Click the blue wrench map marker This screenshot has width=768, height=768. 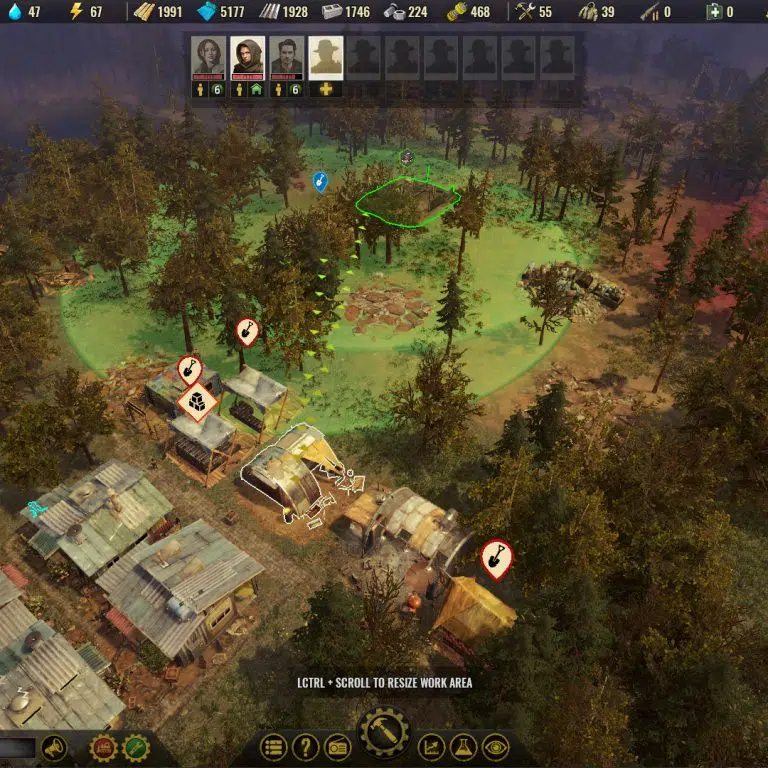(320, 181)
